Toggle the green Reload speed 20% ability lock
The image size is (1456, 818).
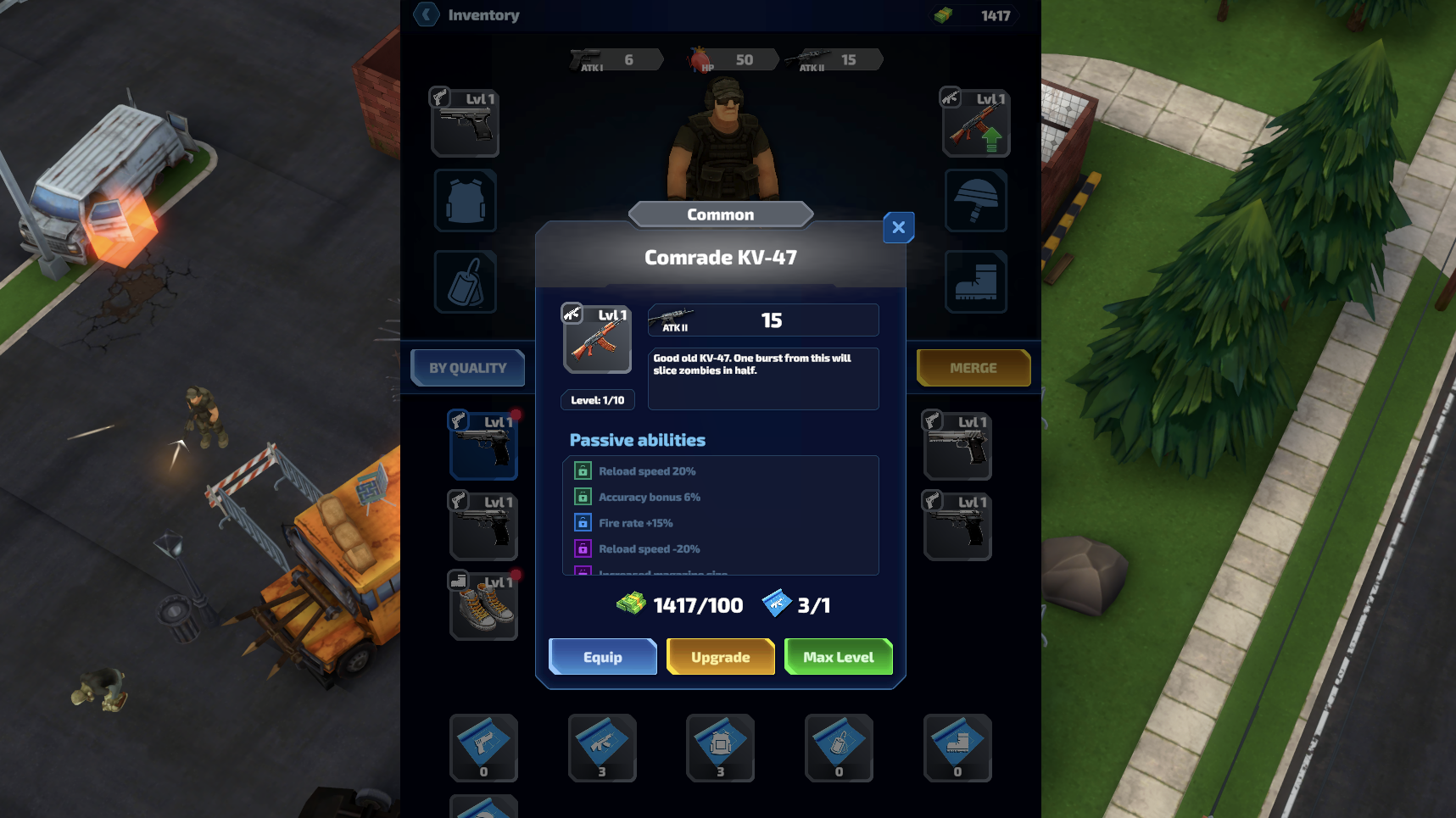click(x=582, y=470)
